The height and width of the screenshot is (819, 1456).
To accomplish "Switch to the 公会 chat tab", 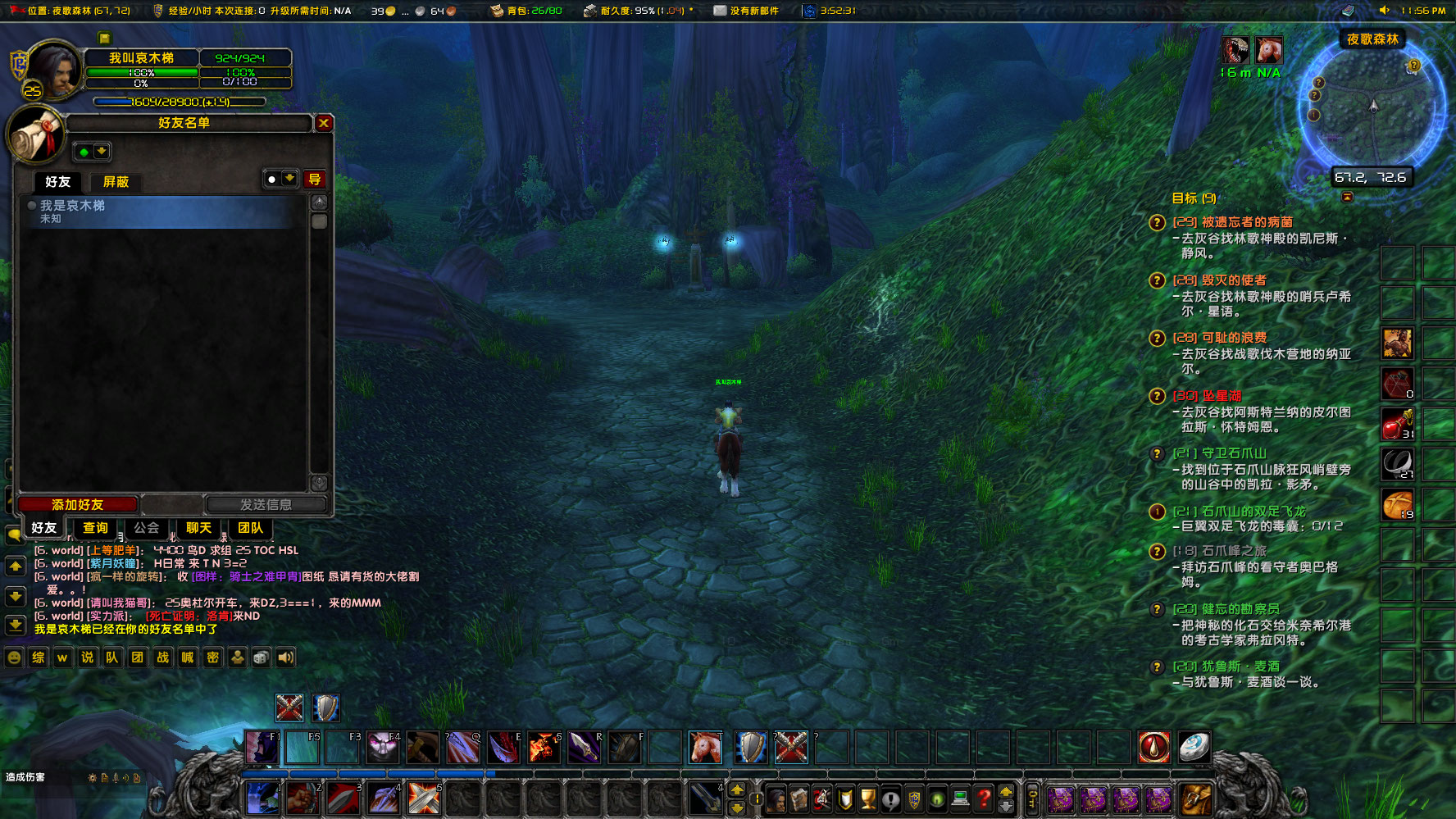I will point(148,529).
